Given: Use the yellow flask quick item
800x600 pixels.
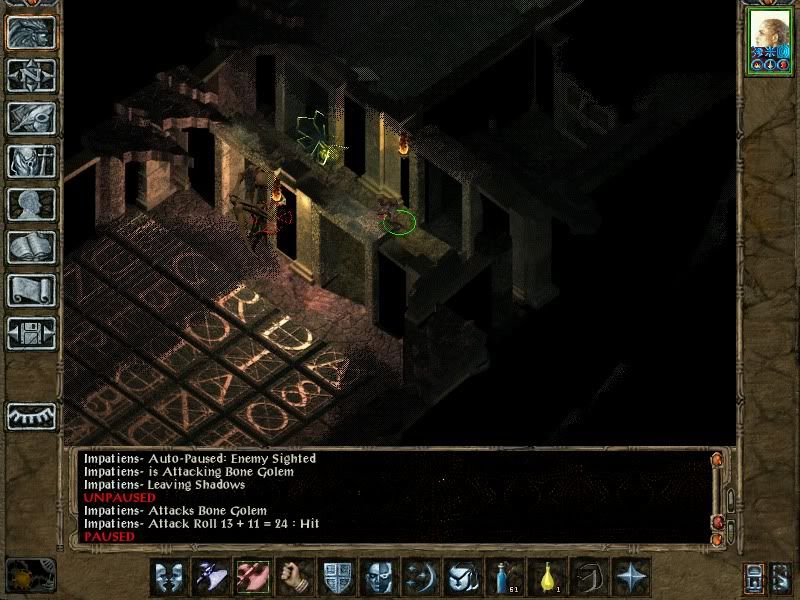Looking at the screenshot, I should click(x=546, y=578).
